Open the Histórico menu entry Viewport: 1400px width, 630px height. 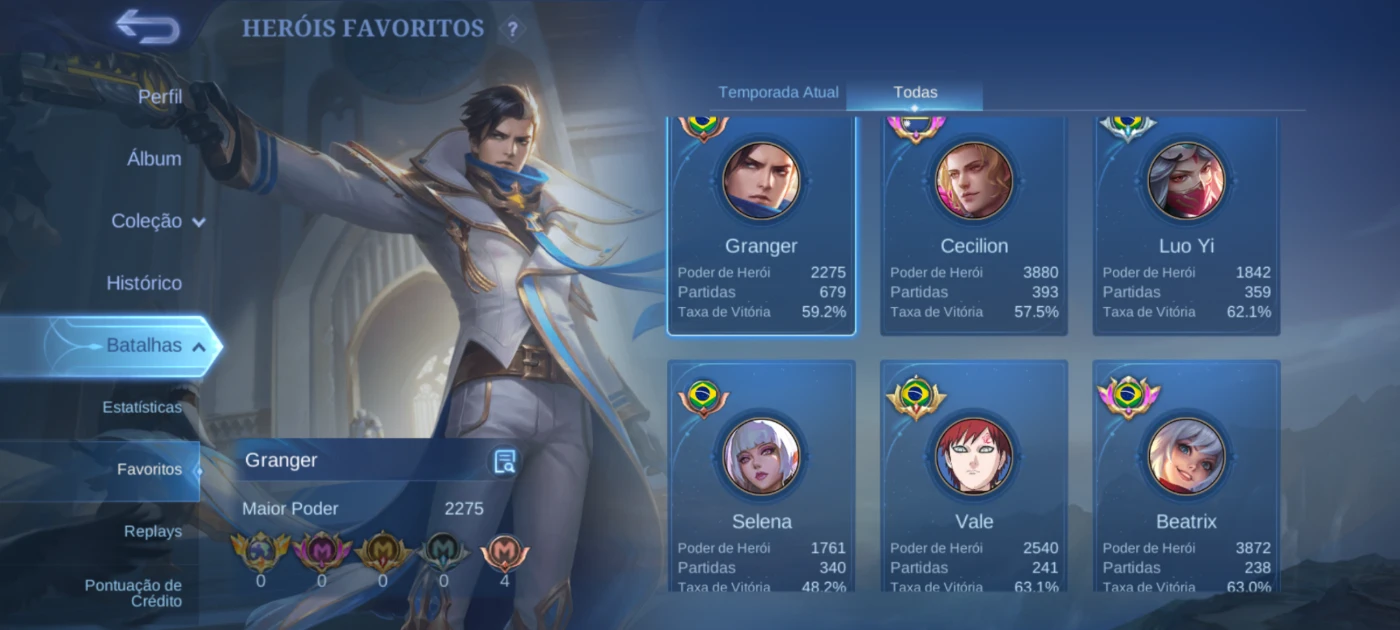(x=144, y=283)
